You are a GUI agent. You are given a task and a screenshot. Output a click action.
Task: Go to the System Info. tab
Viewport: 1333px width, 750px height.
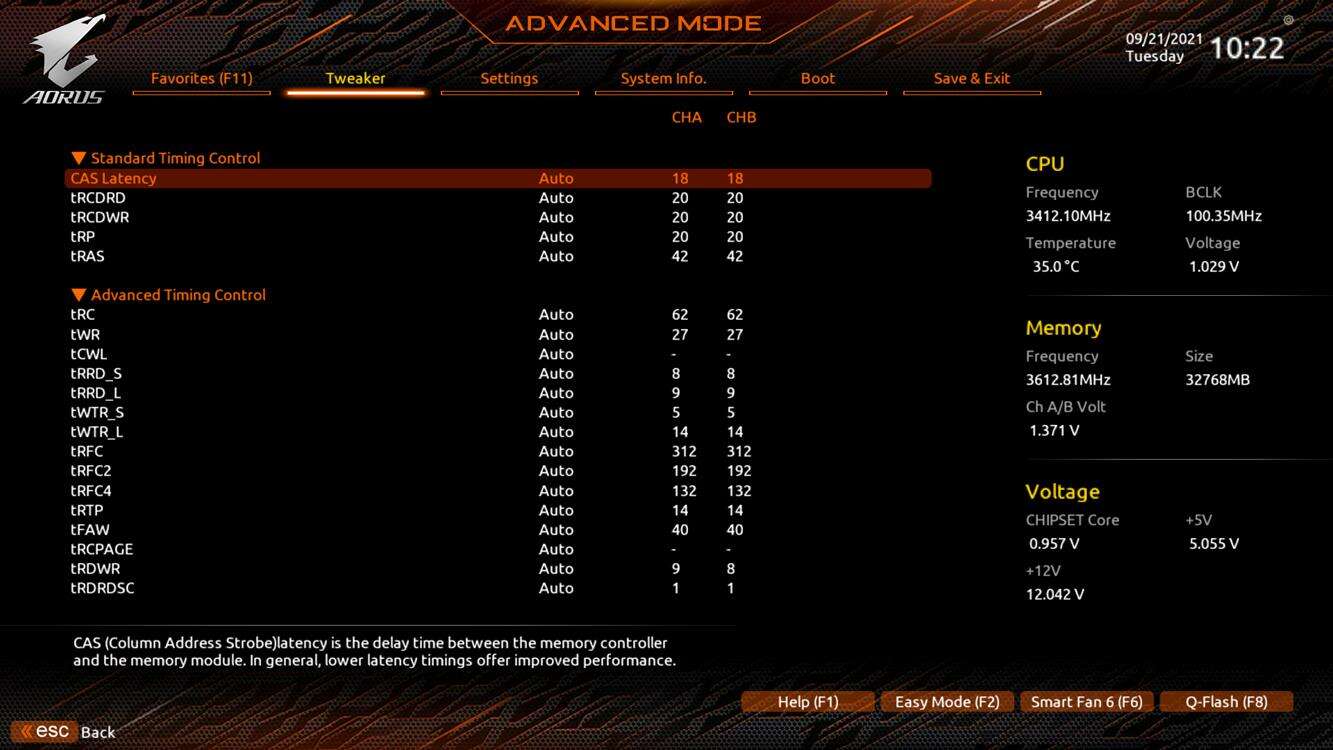pos(663,78)
